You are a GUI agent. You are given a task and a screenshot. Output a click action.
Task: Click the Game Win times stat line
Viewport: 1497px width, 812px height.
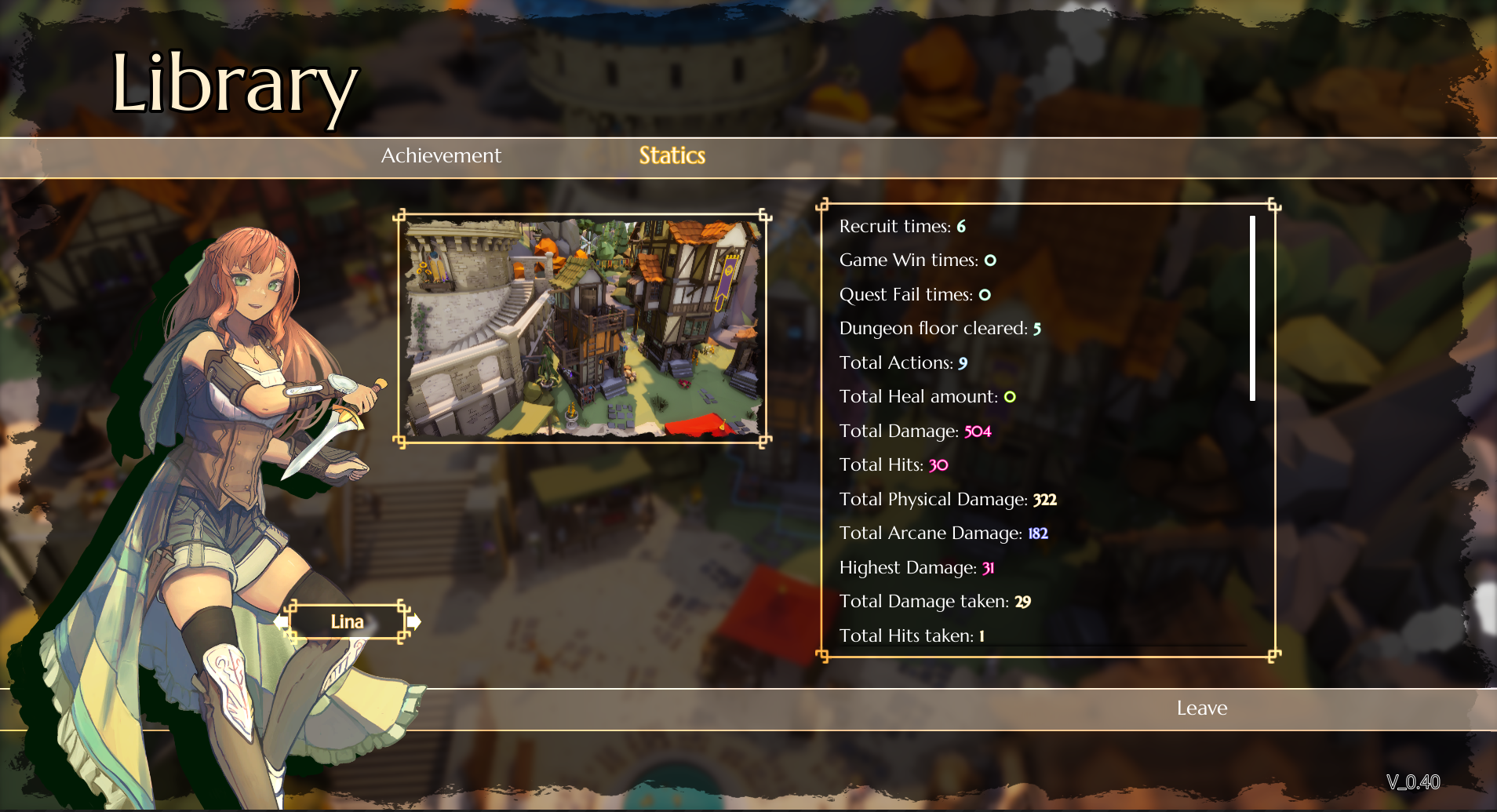(916, 260)
